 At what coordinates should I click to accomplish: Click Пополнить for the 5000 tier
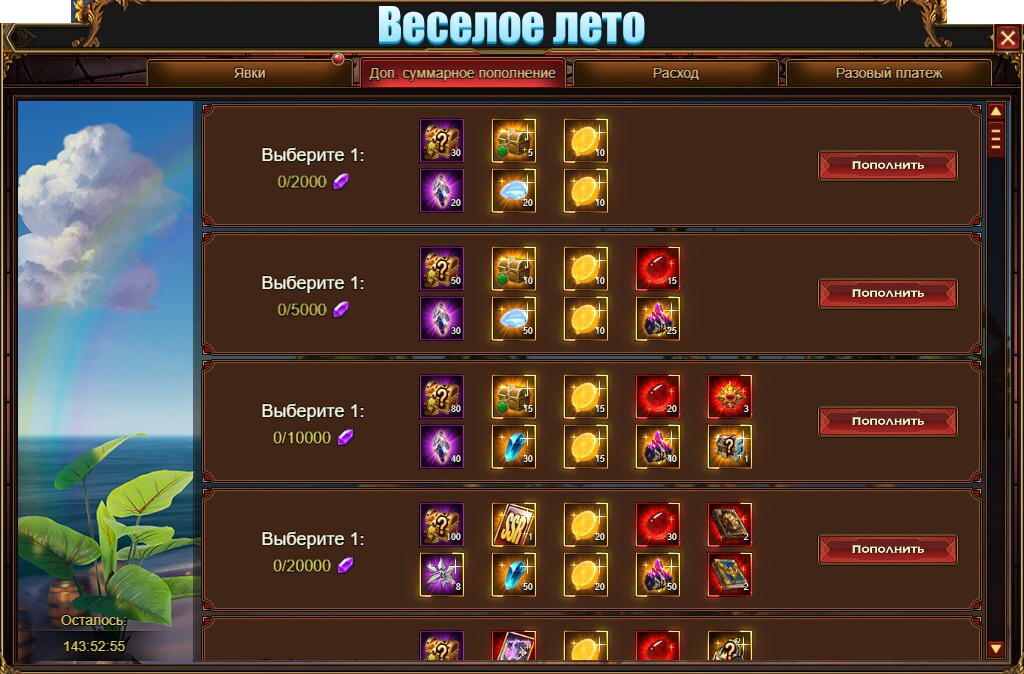887,293
